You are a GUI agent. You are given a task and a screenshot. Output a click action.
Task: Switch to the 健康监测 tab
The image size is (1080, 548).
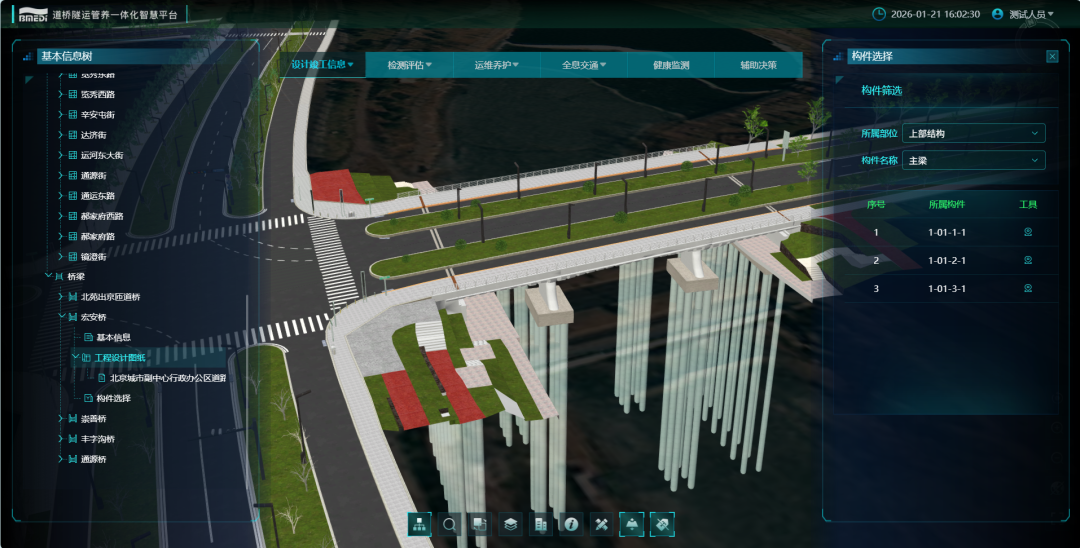coord(671,66)
